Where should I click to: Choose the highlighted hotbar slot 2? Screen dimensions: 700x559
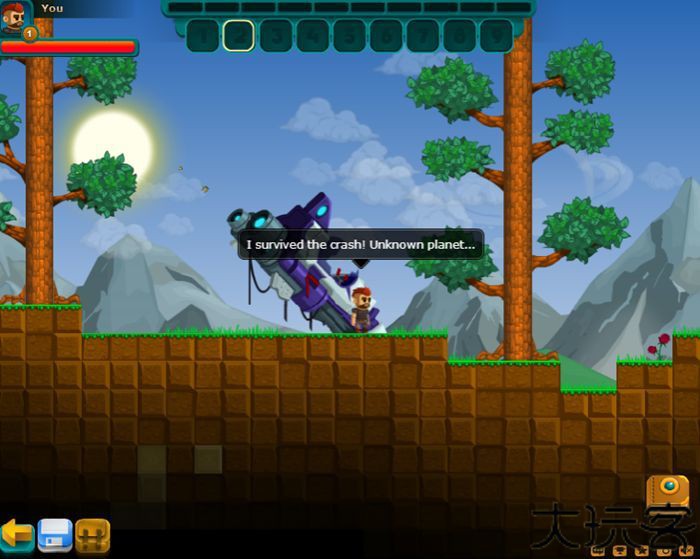pos(238,36)
